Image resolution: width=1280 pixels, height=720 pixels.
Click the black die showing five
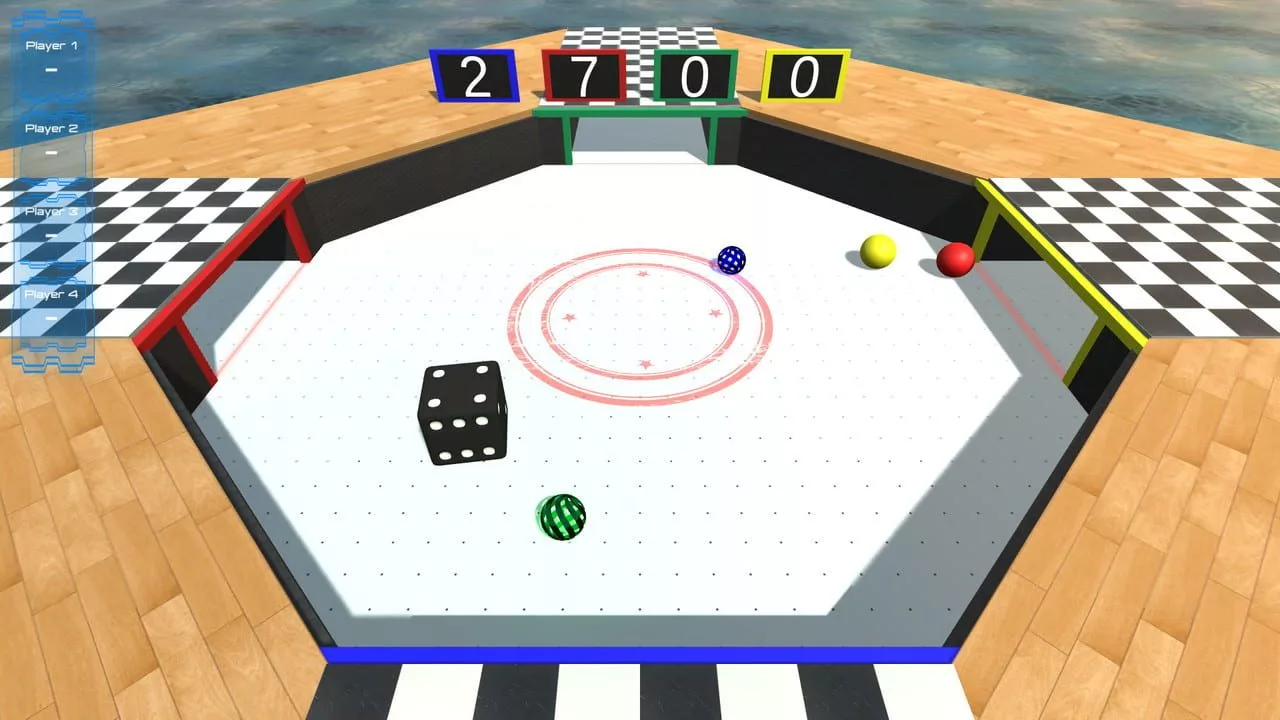point(462,415)
